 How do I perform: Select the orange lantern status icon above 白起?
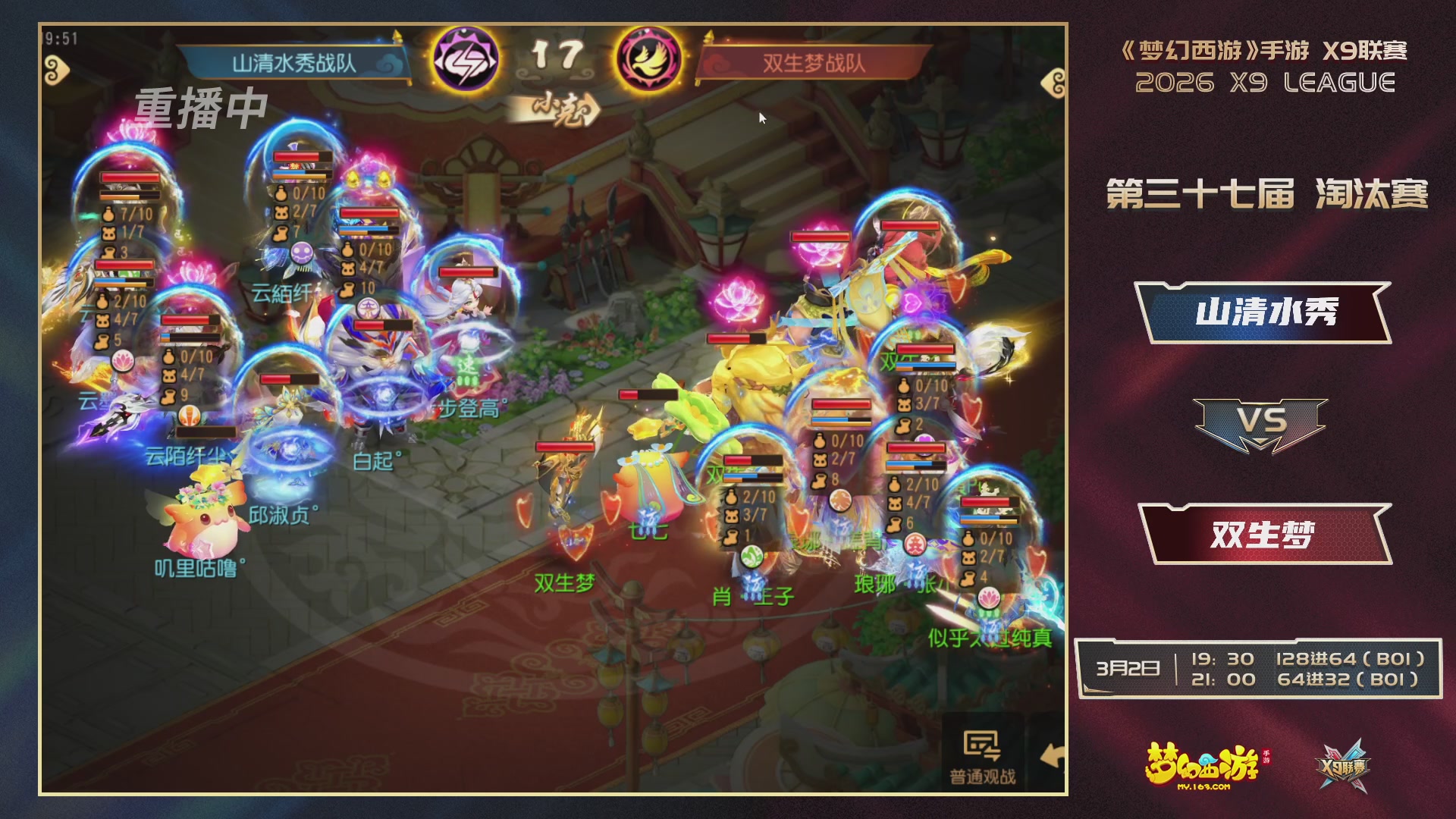pos(190,416)
